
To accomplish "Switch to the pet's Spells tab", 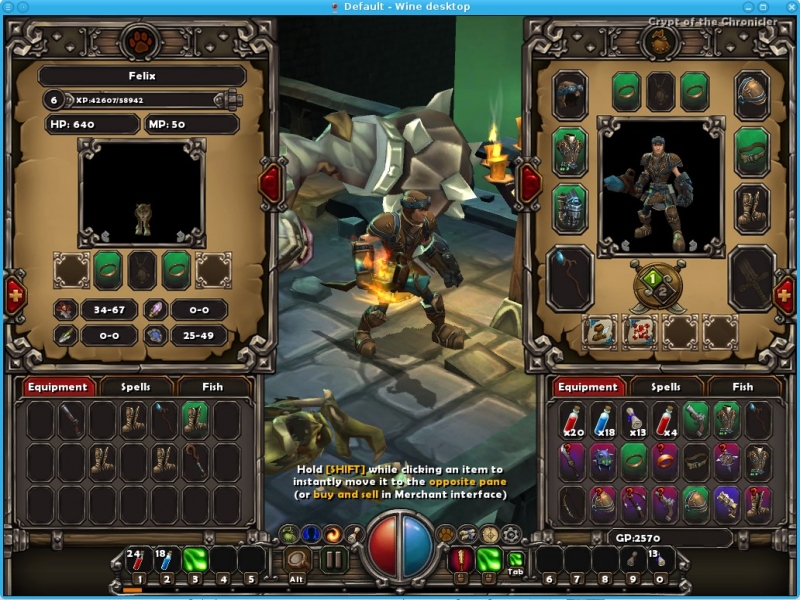I will click(x=135, y=387).
